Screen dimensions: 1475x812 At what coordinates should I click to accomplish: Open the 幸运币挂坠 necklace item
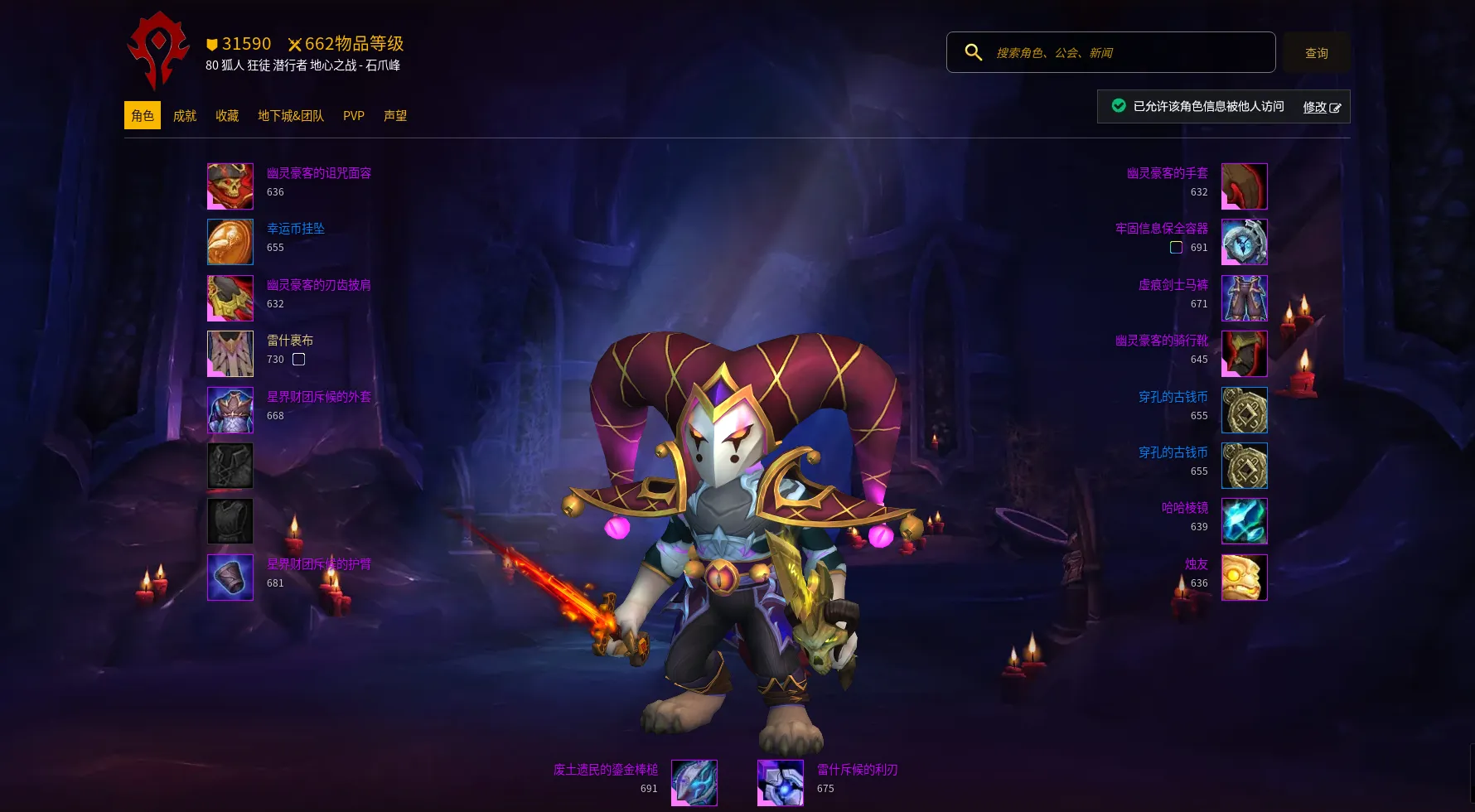coord(230,242)
